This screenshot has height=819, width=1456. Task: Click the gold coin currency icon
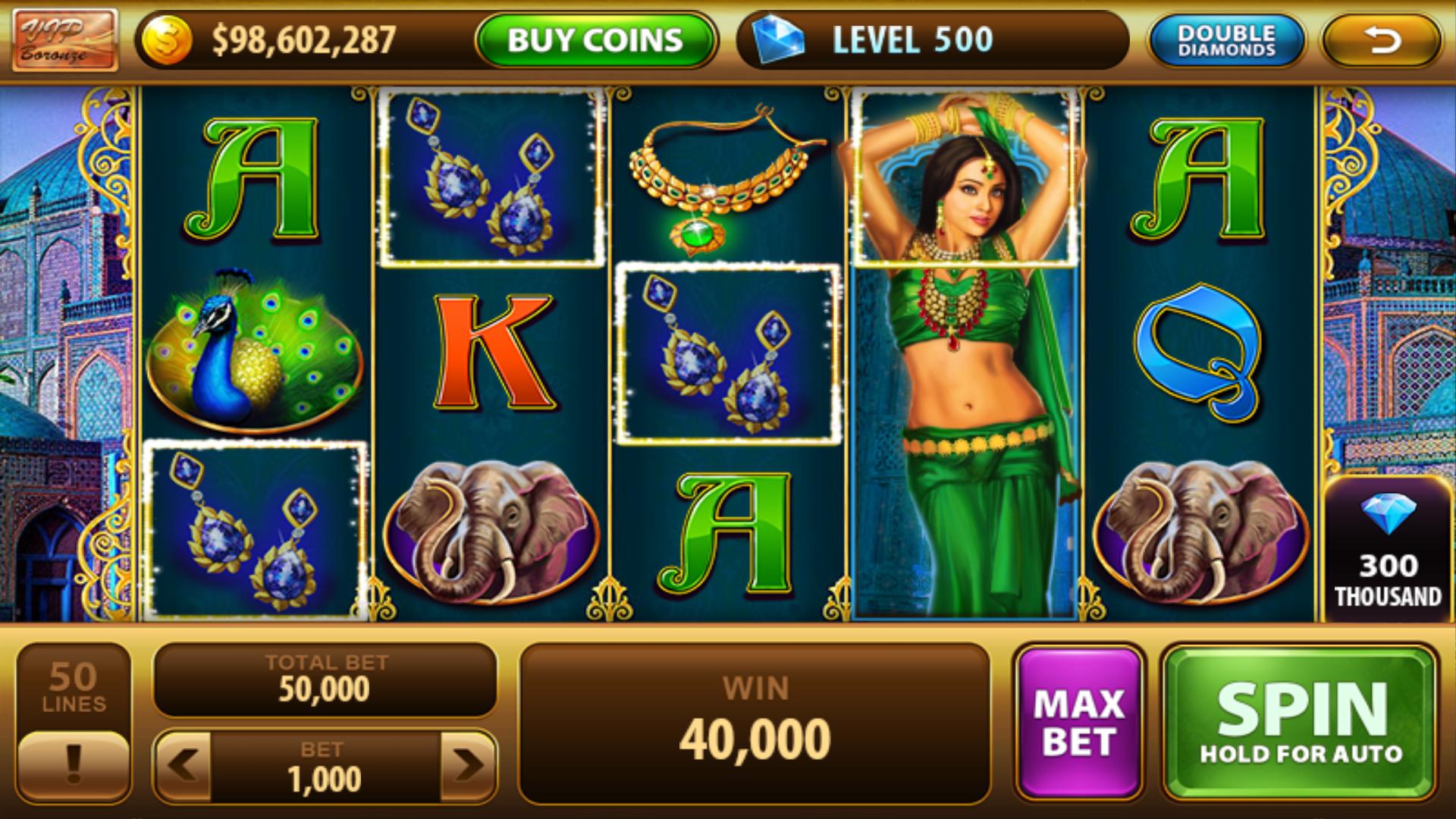tap(168, 39)
